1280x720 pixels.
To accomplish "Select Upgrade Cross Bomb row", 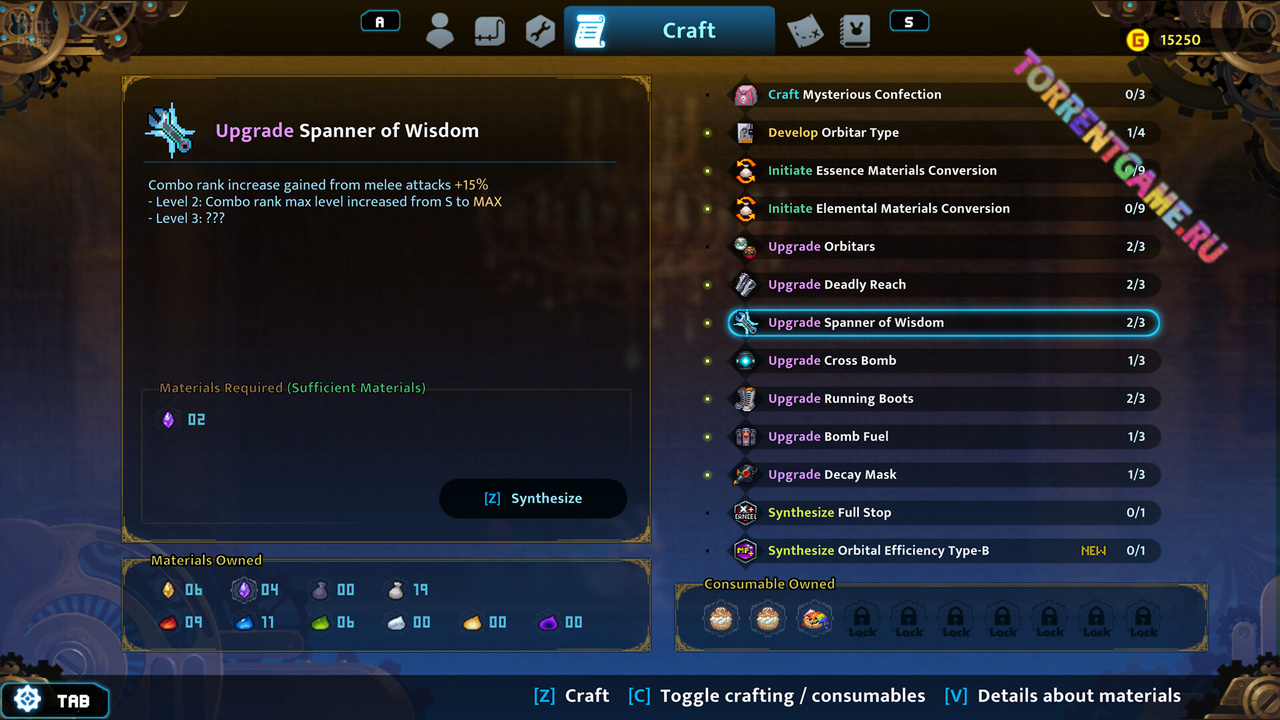I will coord(832,361).
